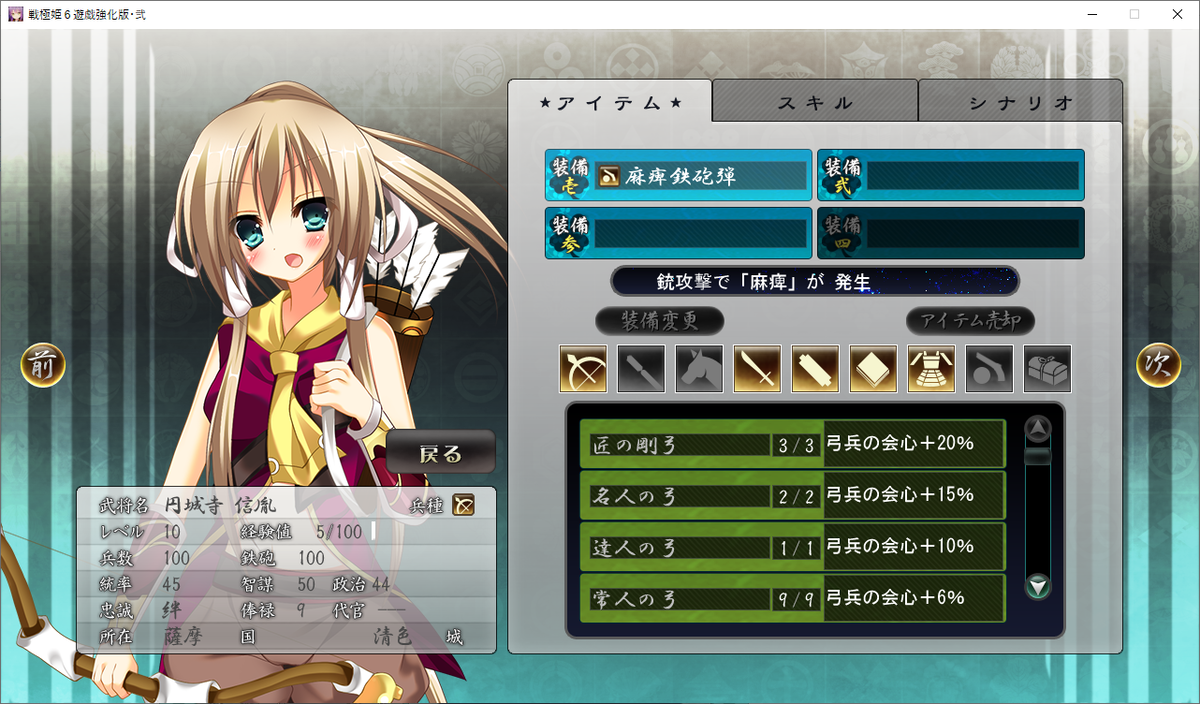Select equipment slot with 麻痺鉄砲弾

point(679,177)
